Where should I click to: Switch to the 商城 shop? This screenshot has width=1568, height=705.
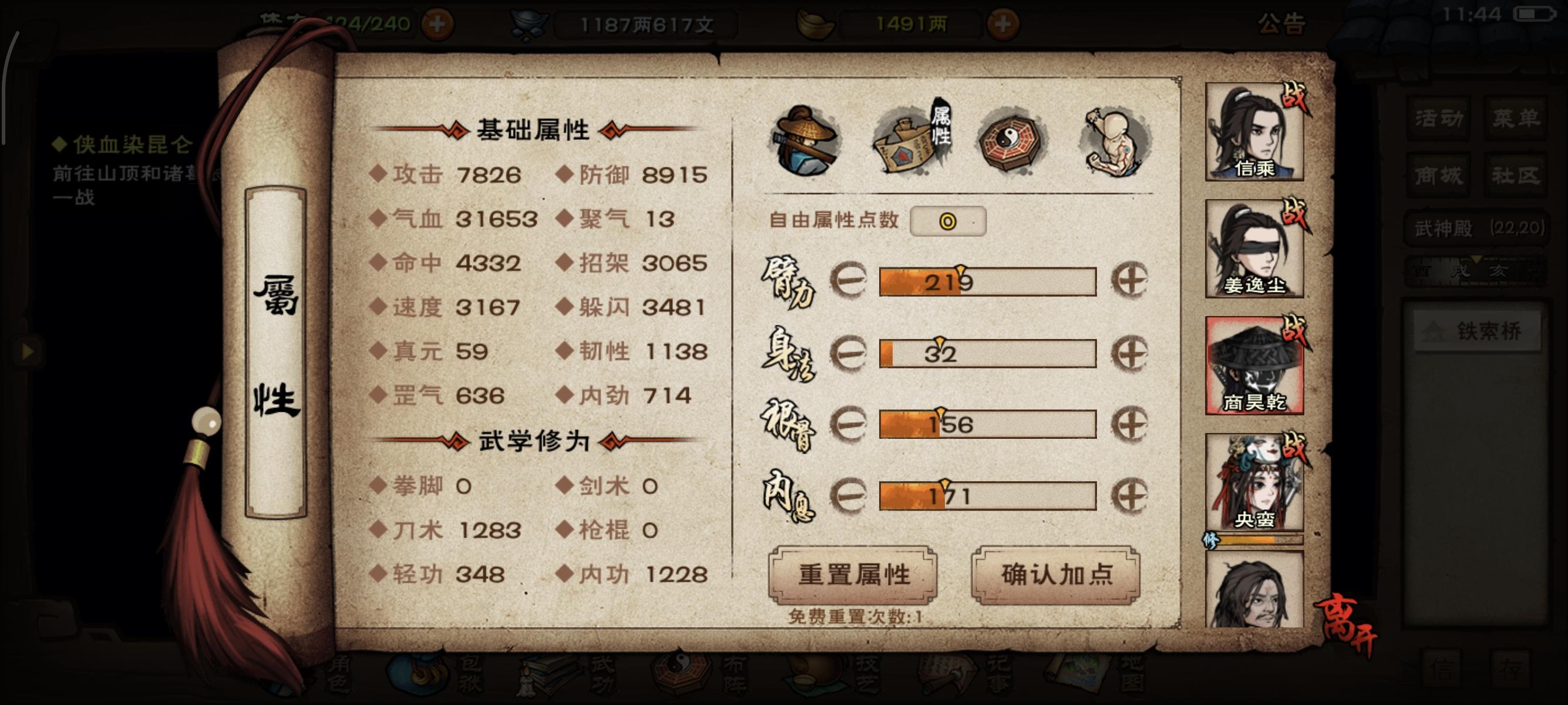(1439, 175)
